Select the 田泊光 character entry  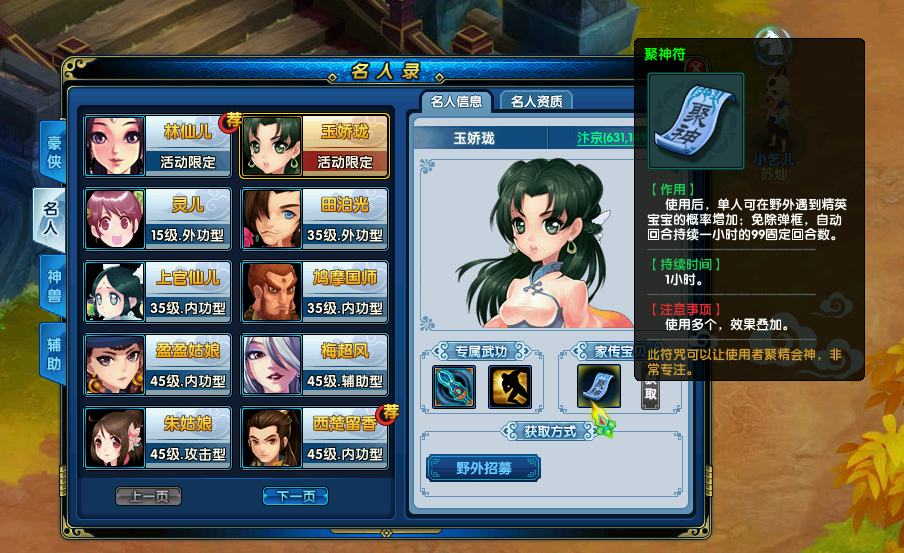[x=315, y=219]
